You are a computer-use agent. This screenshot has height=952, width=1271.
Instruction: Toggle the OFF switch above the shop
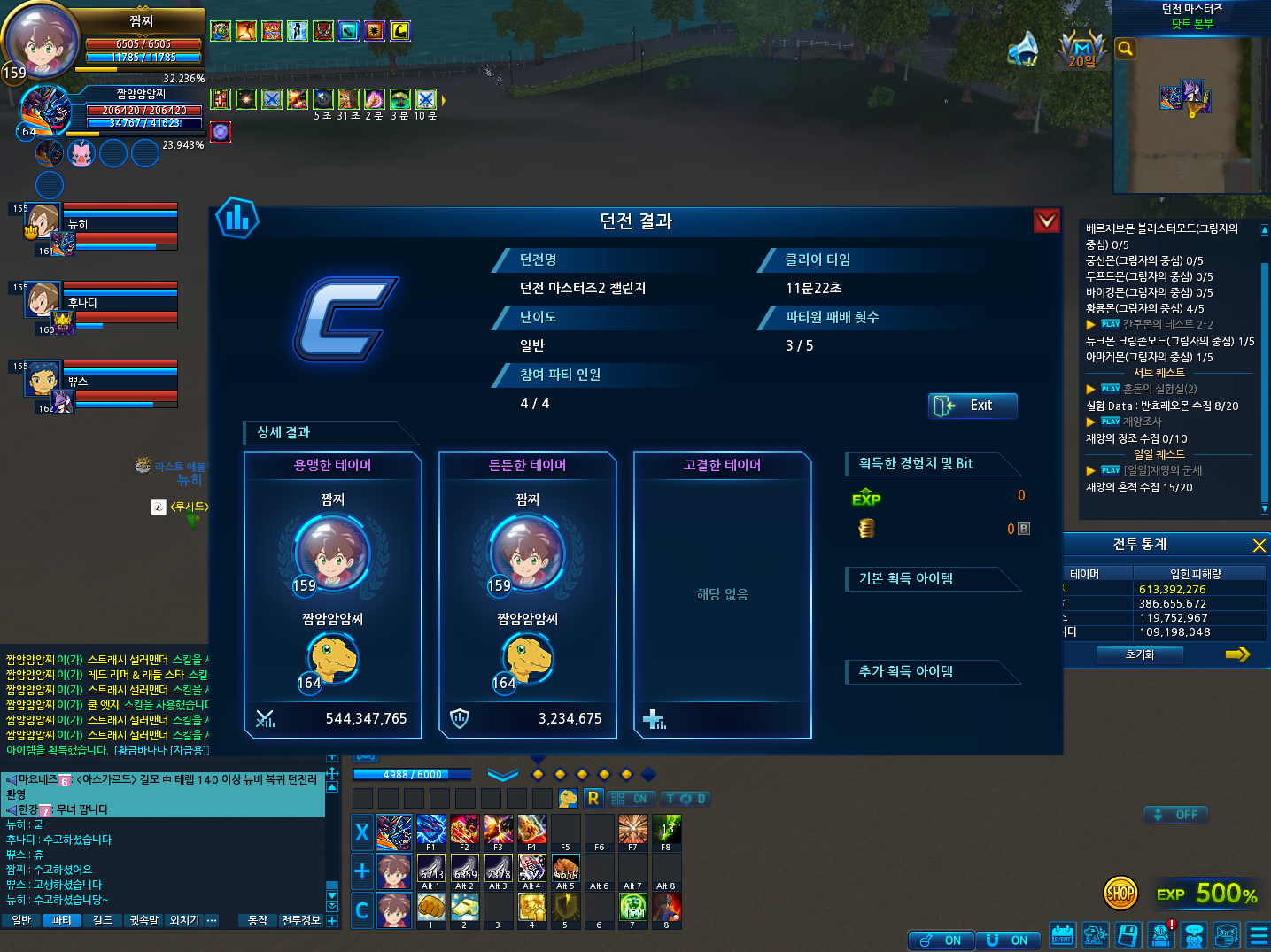pos(1175,815)
